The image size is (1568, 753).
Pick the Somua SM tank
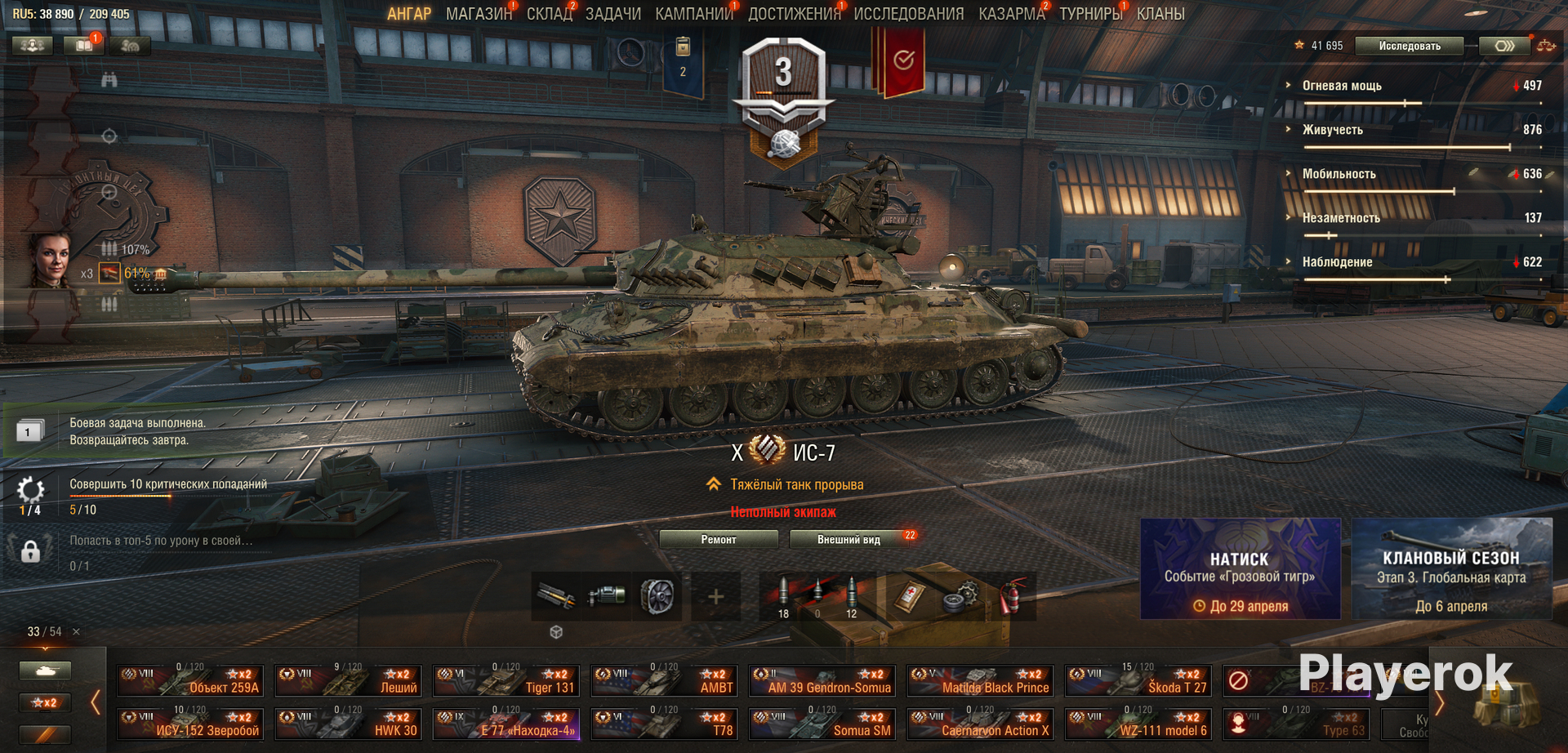(x=822, y=724)
